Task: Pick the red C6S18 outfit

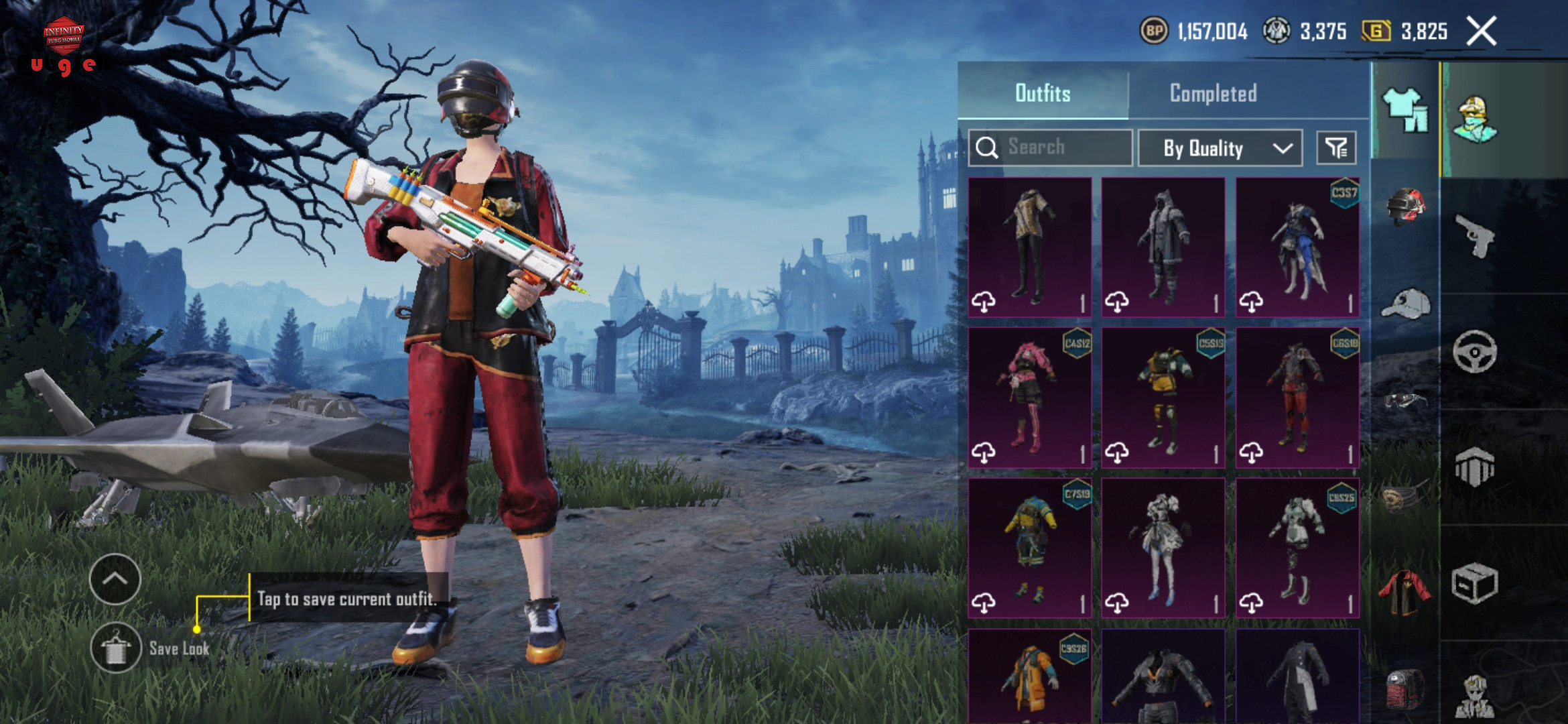Action: 1297,398
